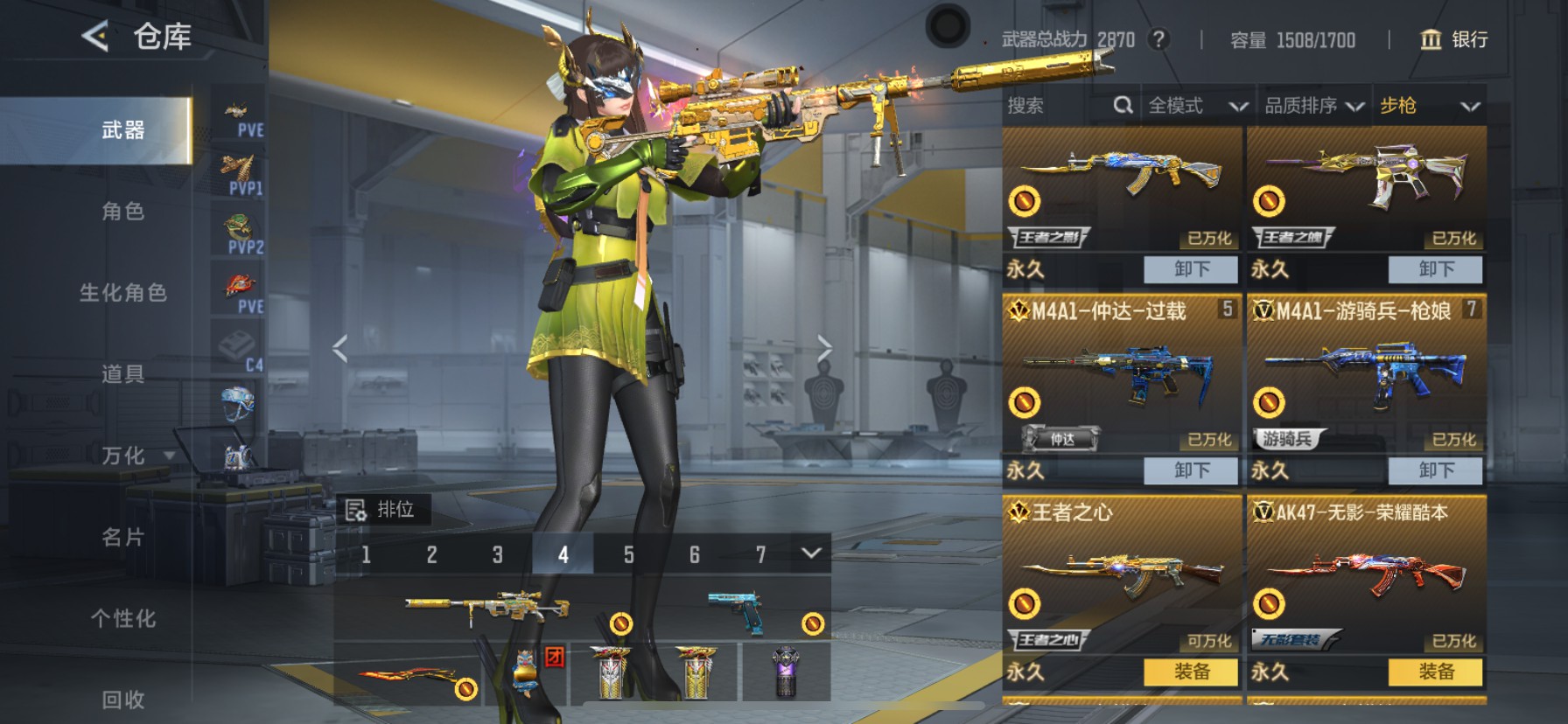Rotate character with right arrow
Screen dimensions: 1568x724
coord(824,348)
